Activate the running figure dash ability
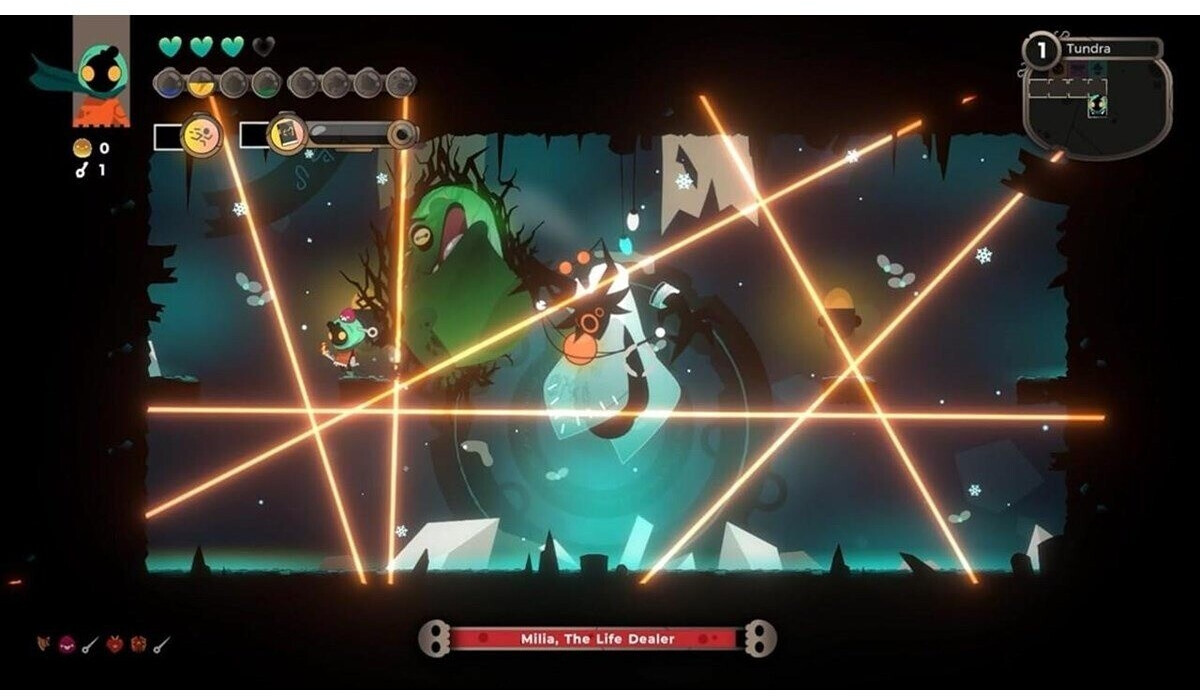1200x696 pixels. (x=201, y=135)
